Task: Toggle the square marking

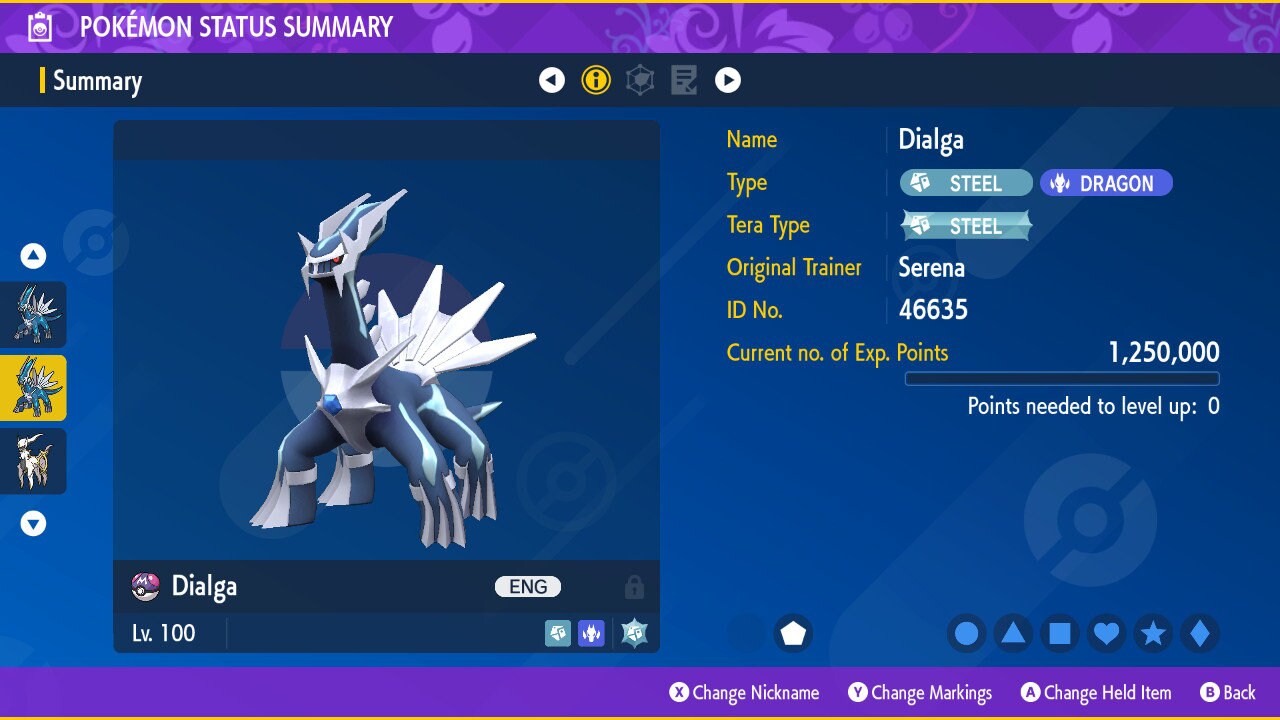Action: 1060,633
